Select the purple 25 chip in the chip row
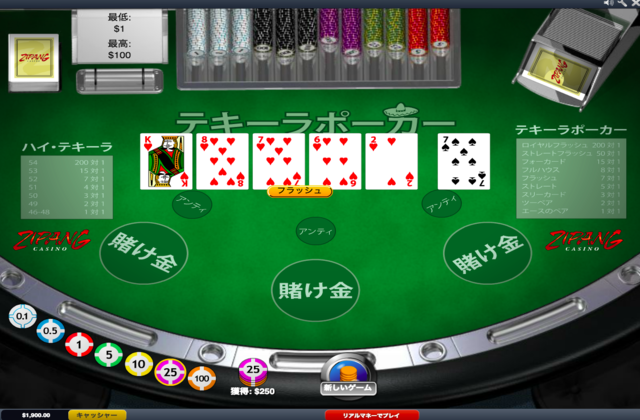 click(x=170, y=372)
